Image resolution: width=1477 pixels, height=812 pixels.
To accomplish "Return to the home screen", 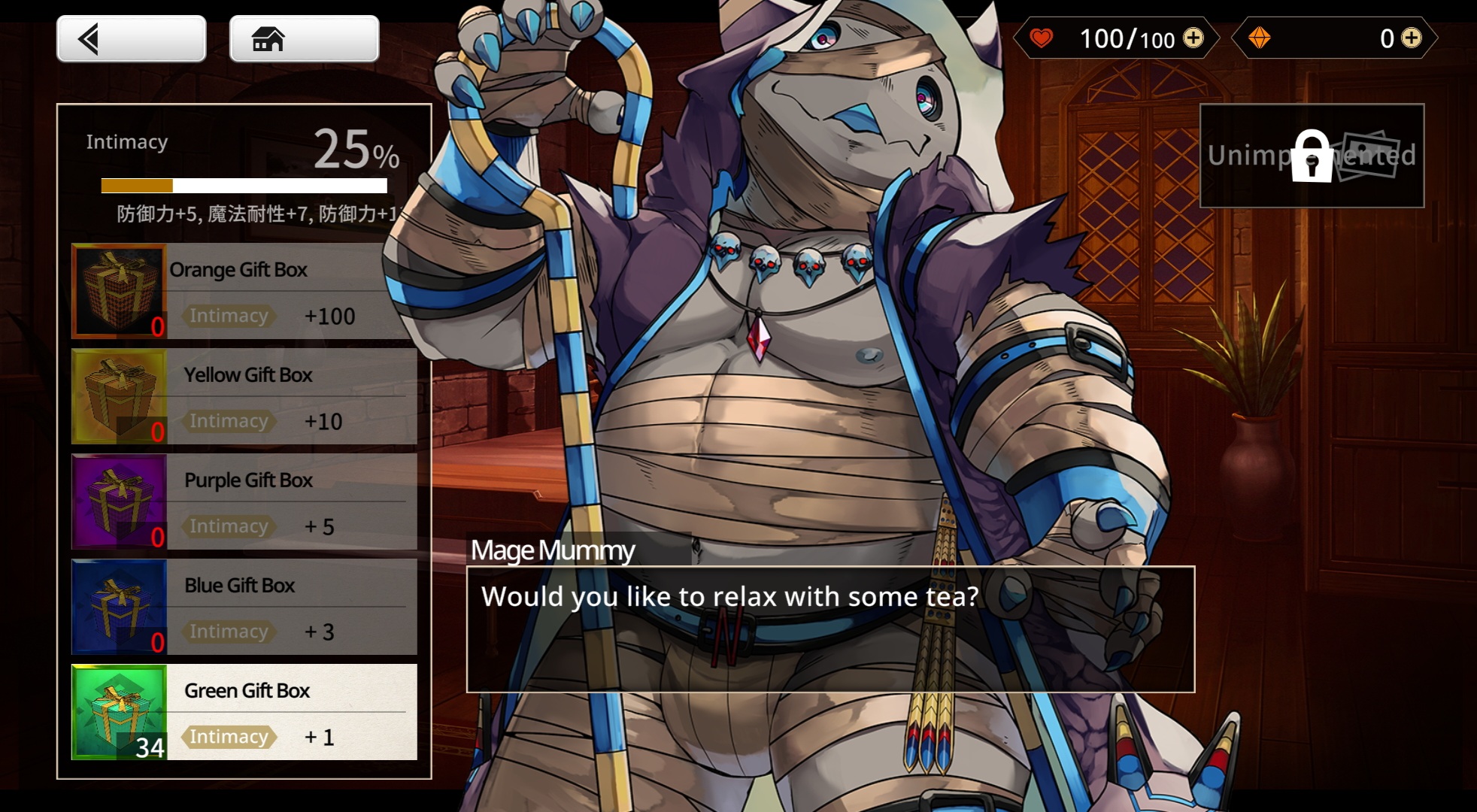I will click(x=304, y=39).
